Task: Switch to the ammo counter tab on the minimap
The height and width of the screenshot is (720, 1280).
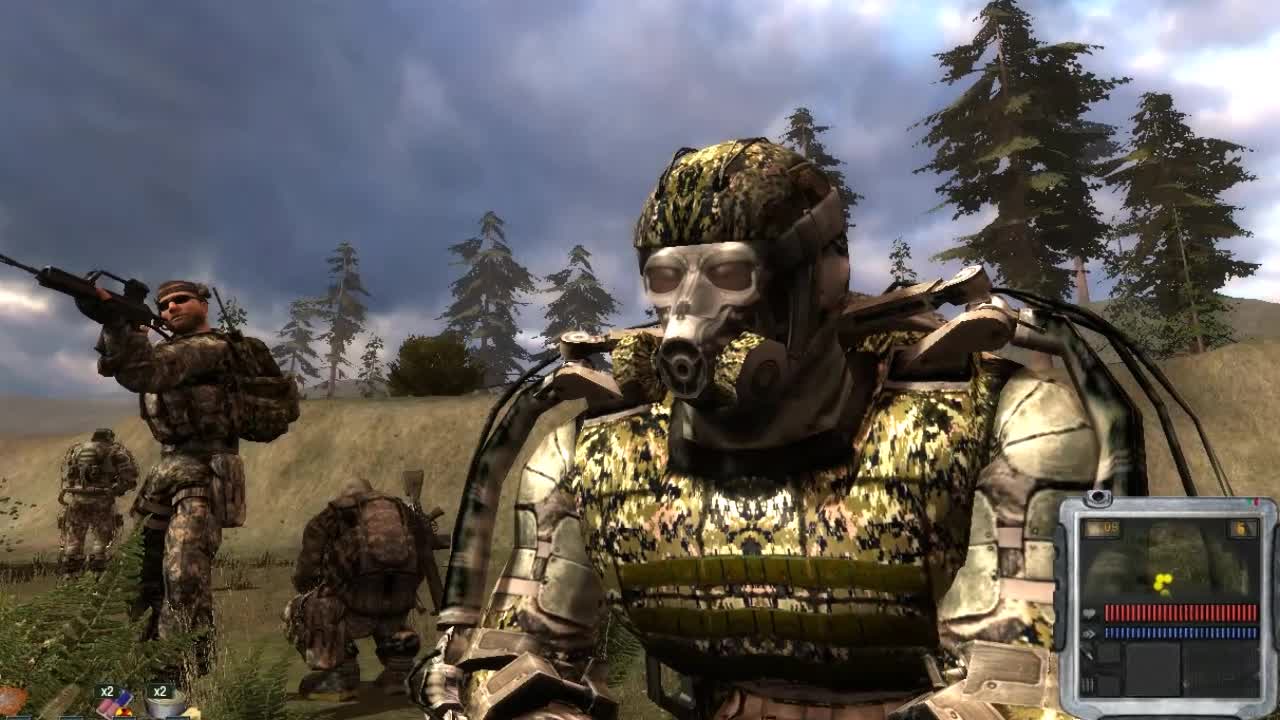Action: click(x=1105, y=528)
